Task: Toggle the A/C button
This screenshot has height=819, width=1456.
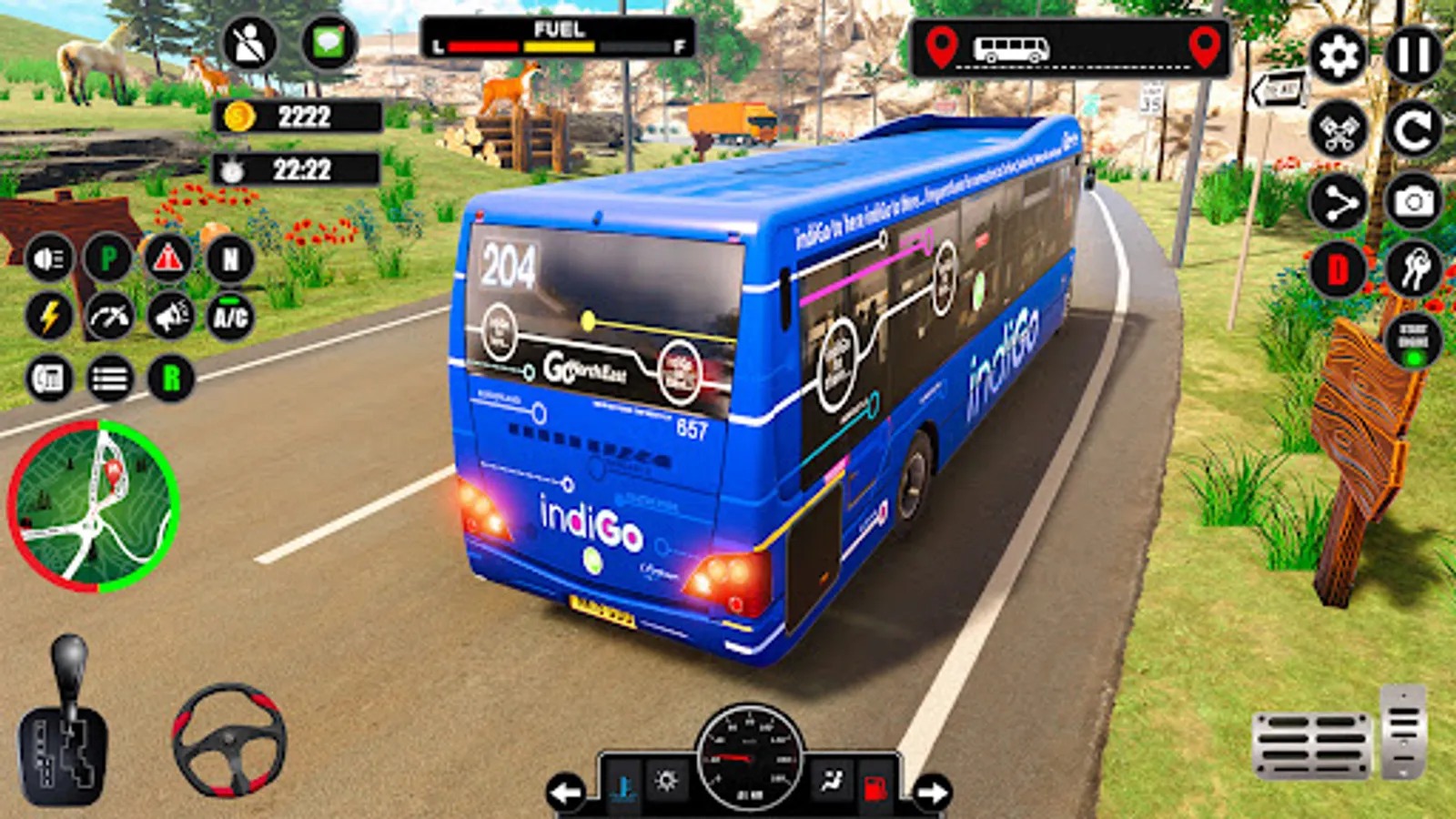Action: click(x=229, y=317)
